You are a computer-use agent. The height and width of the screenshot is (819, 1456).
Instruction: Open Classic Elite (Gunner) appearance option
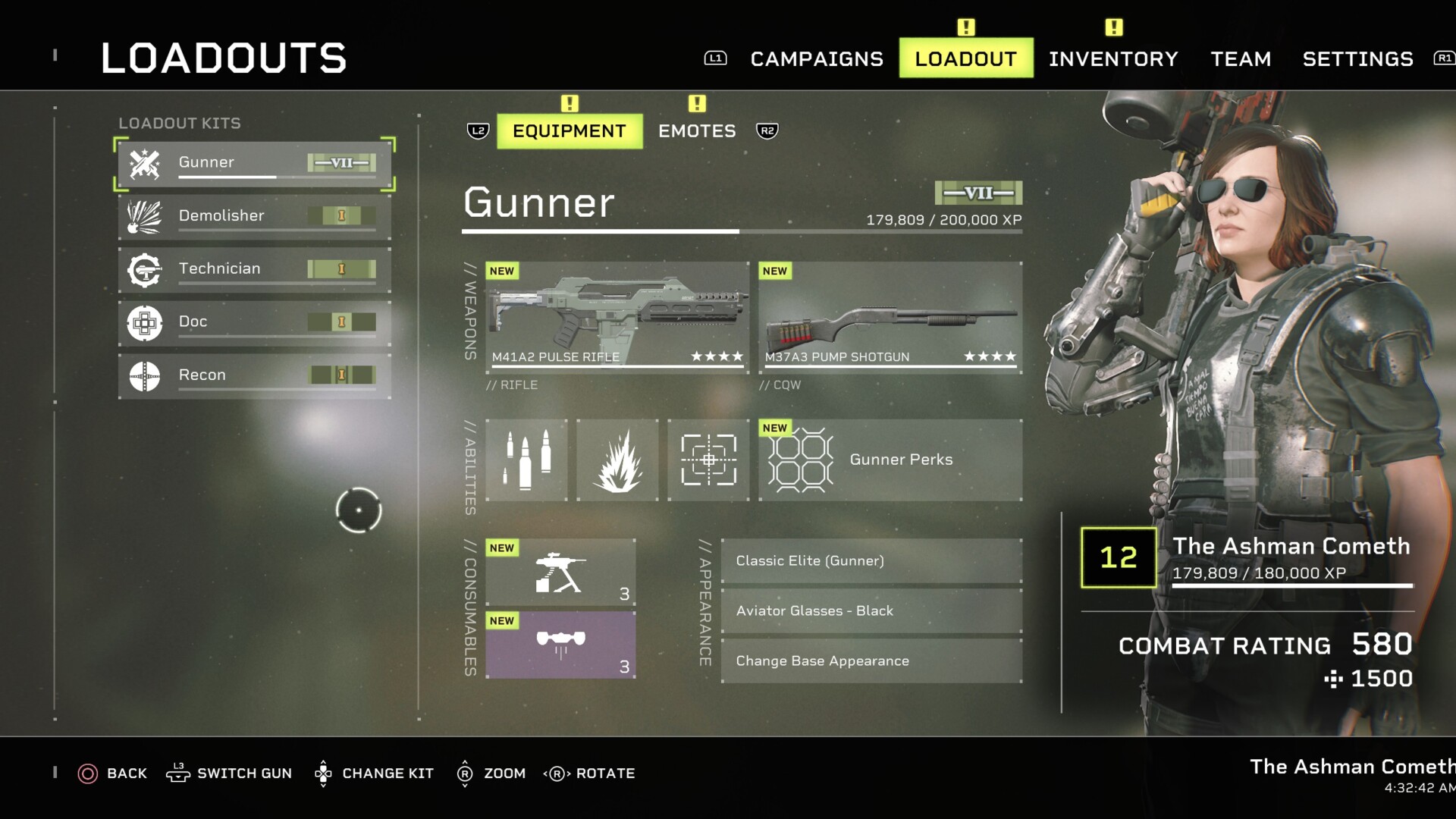pyautogui.click(x=871, y=561)
